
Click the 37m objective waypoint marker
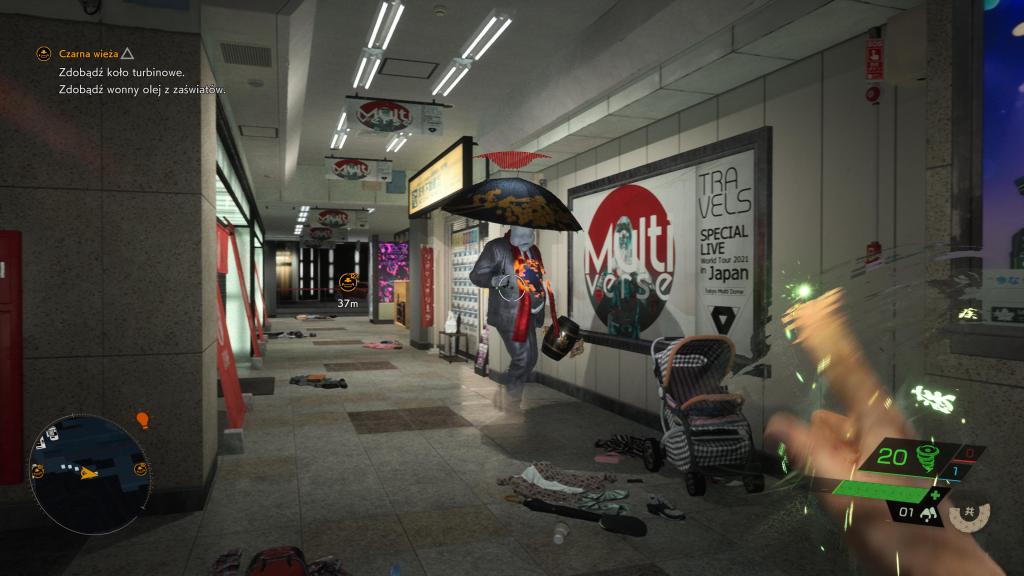click(348, 283)
